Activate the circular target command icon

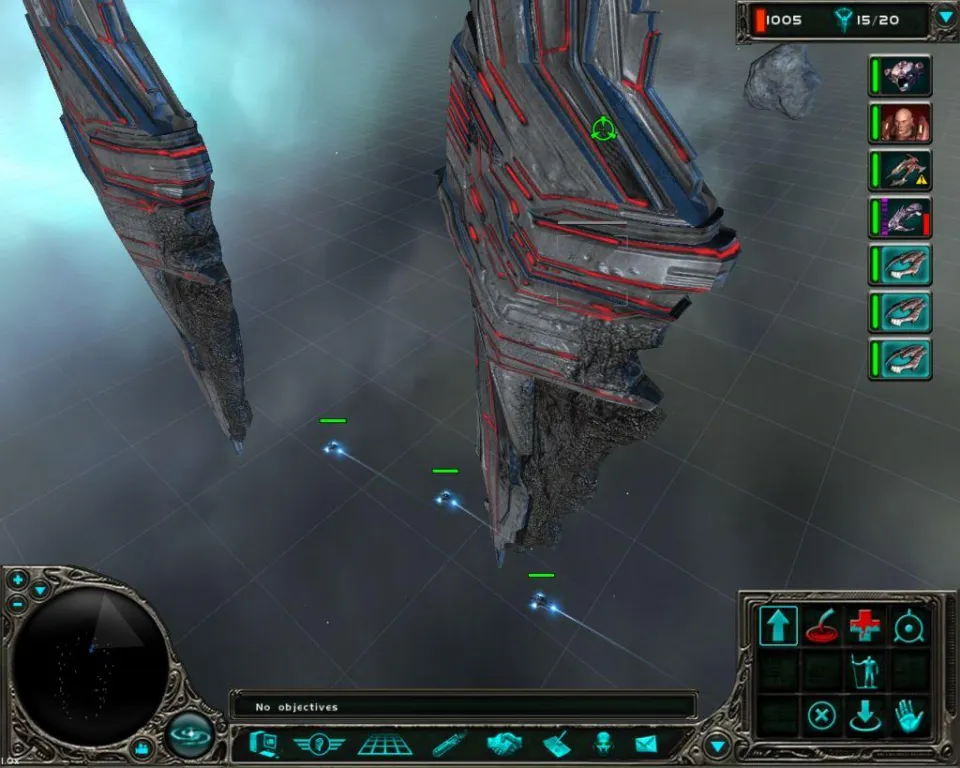tap(908, 627)
